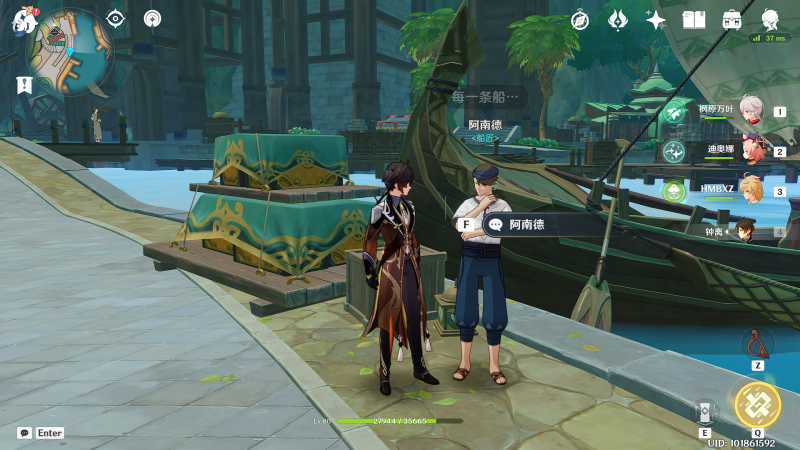This screenshot has height=450, width=800.
Task: Open the chat speech-bubble icon
Action: click(x=24, y=433)
